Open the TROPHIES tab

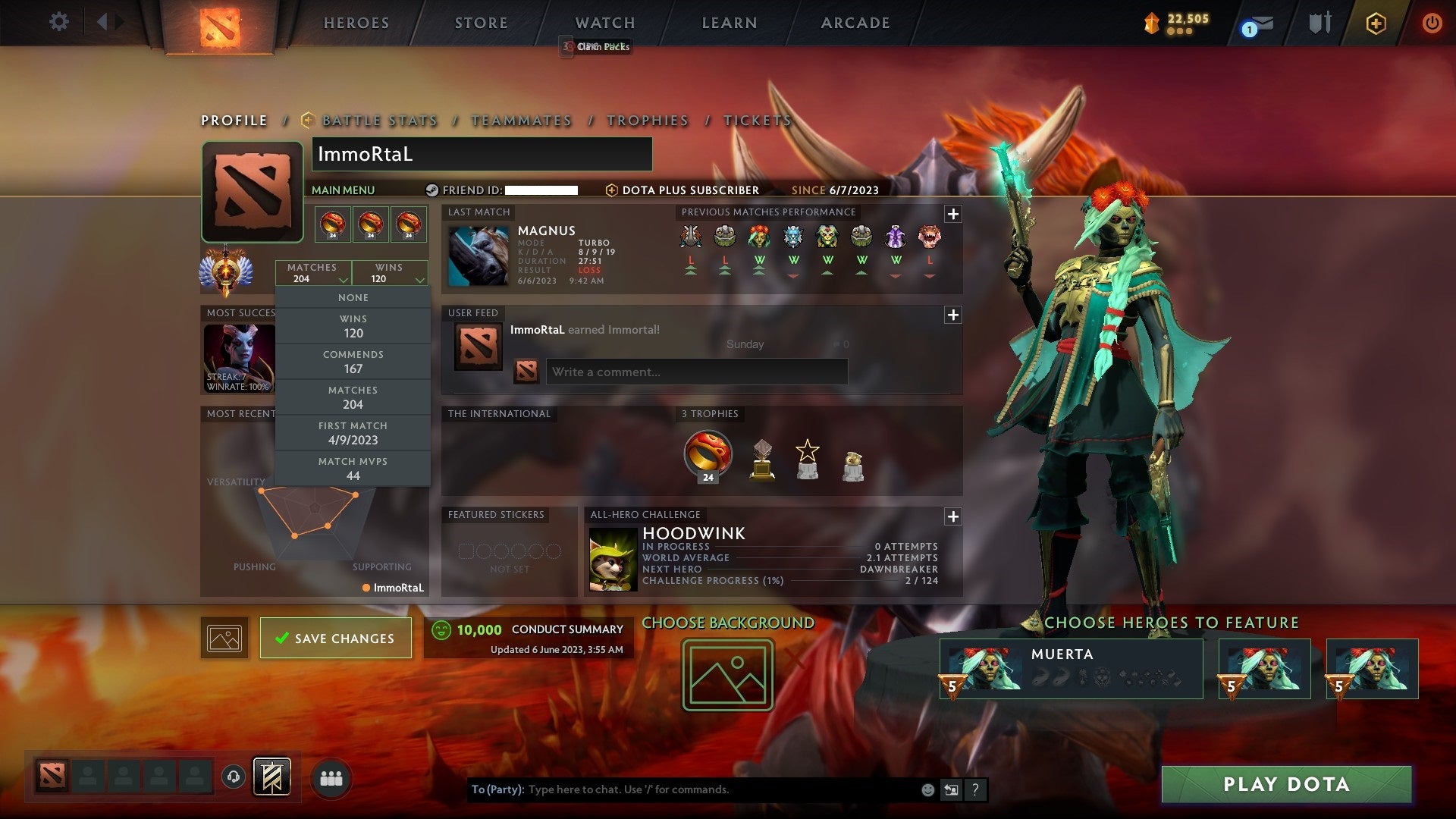pos(646,121)
